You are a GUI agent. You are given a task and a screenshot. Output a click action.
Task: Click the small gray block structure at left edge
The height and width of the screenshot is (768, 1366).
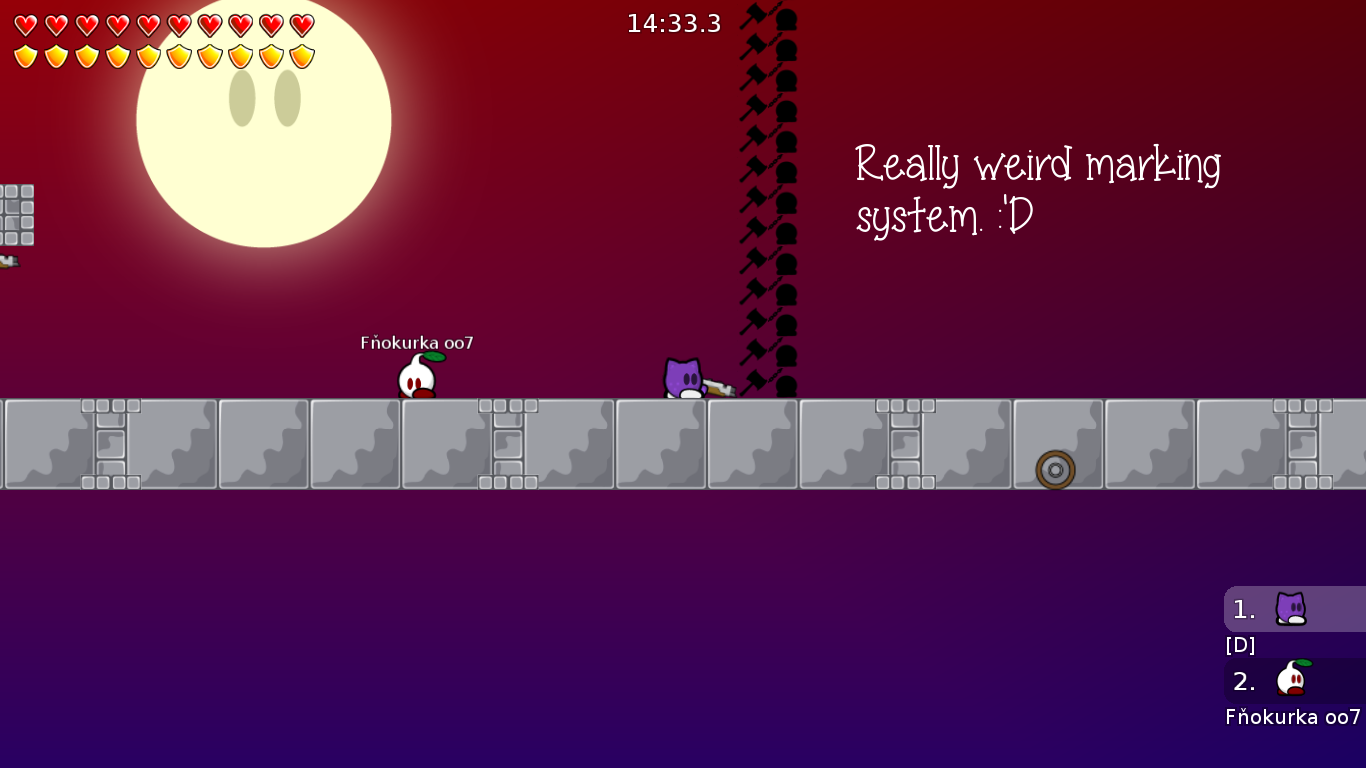pos(16,215)
